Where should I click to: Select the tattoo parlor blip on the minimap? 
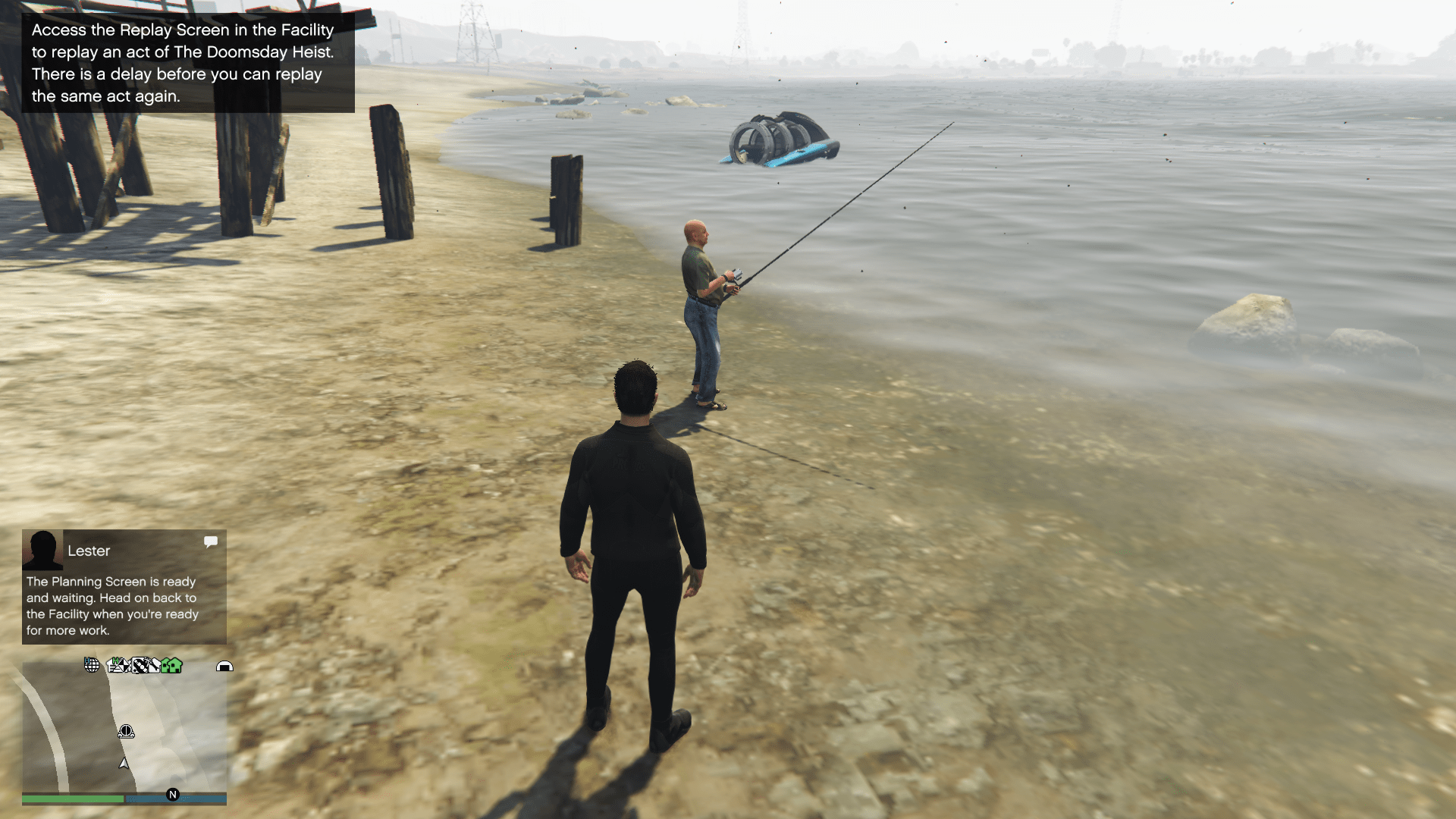pyautogui.click(x=155, y=666)
